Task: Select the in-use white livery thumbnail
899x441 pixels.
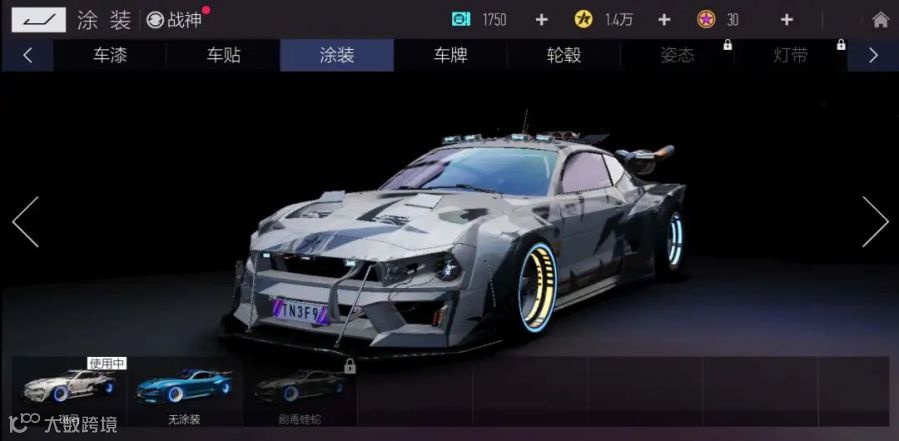Action: point(68,391)
